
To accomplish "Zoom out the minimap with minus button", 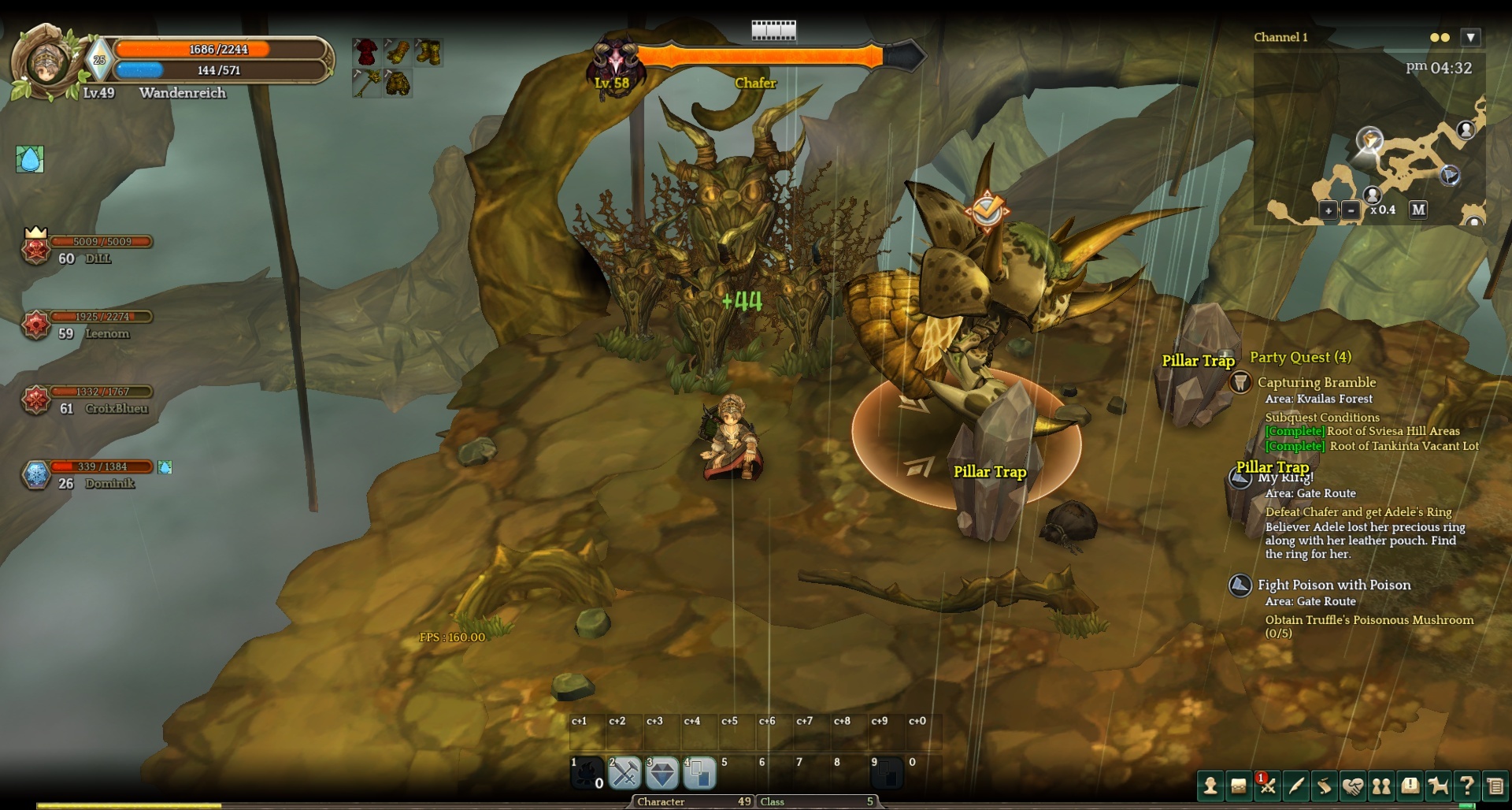I will coord(1351,210).
